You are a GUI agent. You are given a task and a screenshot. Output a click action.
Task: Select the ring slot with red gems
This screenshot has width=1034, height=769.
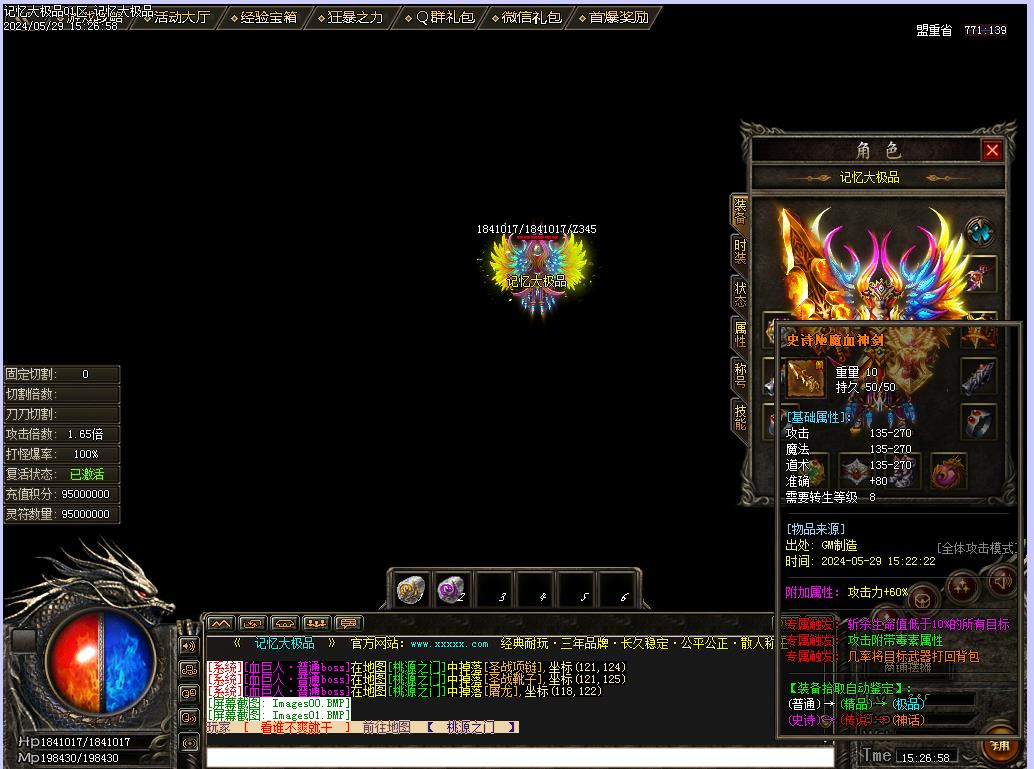pyautogui.click(x=979, y=423)
